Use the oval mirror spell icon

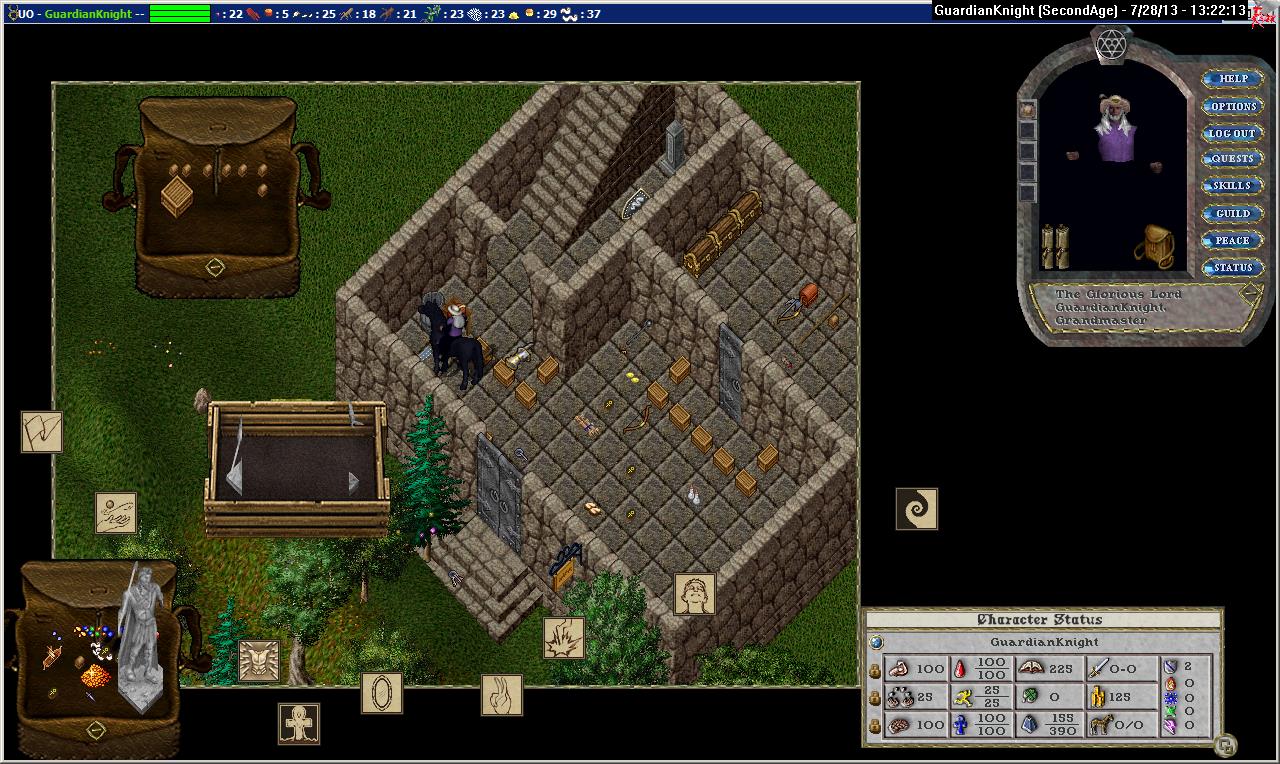point(381,694)
